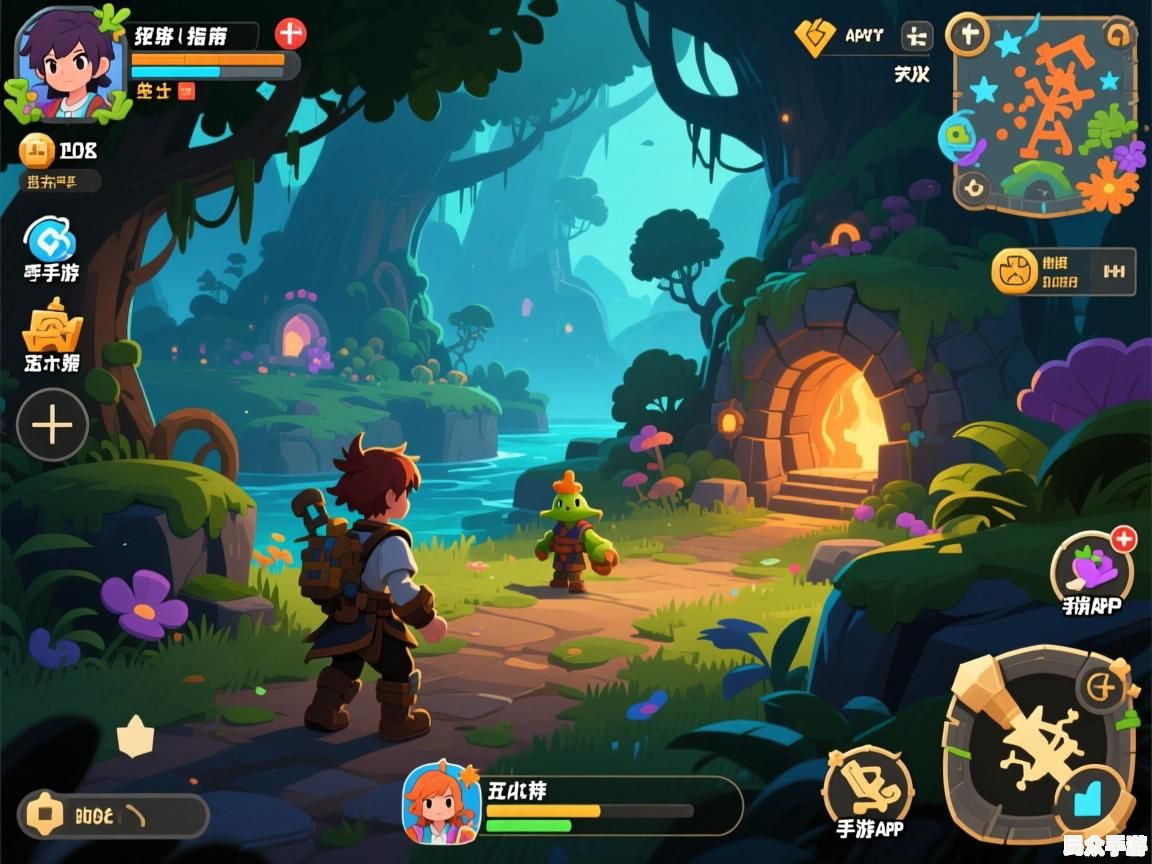Open the golden crown shop icon

click(x=52, y=329)
